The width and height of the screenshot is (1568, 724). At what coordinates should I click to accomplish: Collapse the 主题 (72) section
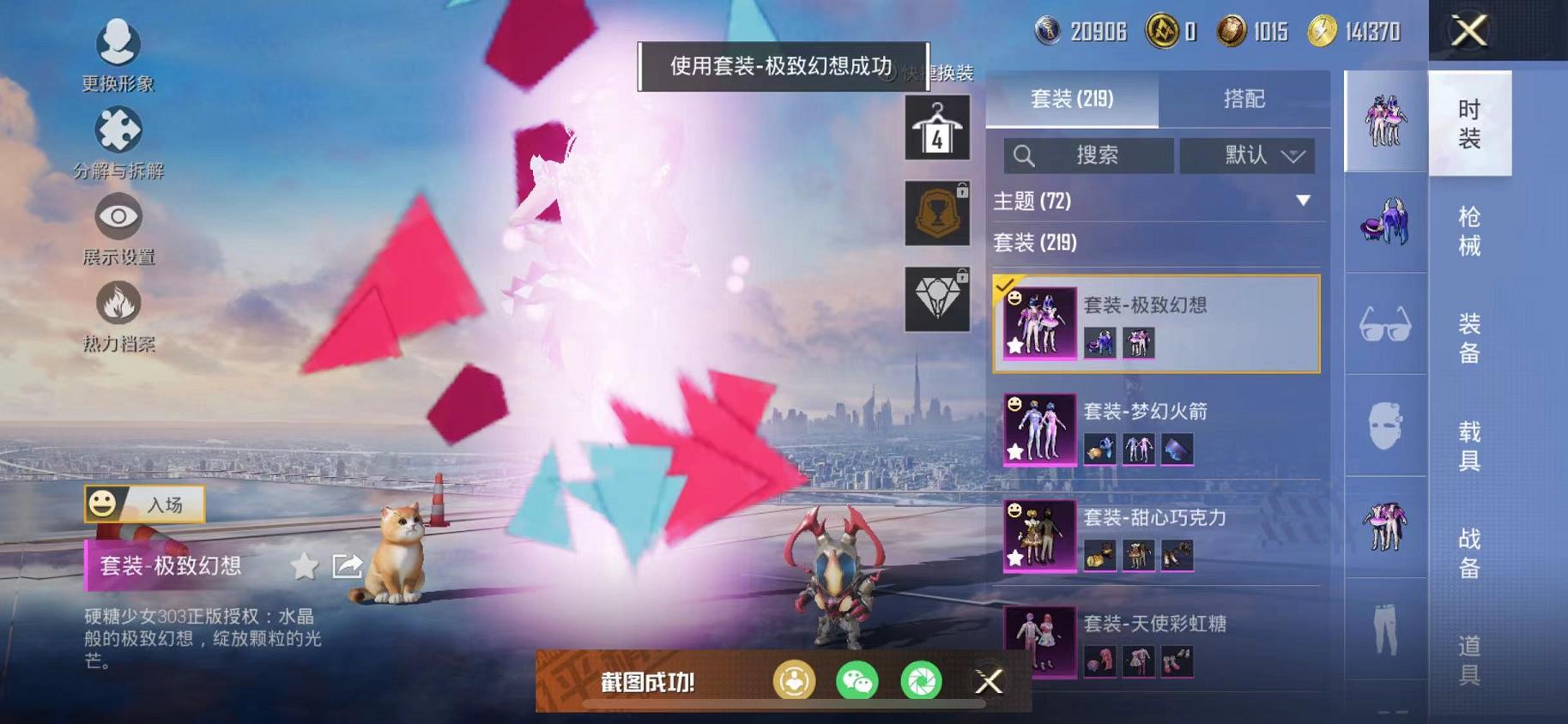[1303, 202]
